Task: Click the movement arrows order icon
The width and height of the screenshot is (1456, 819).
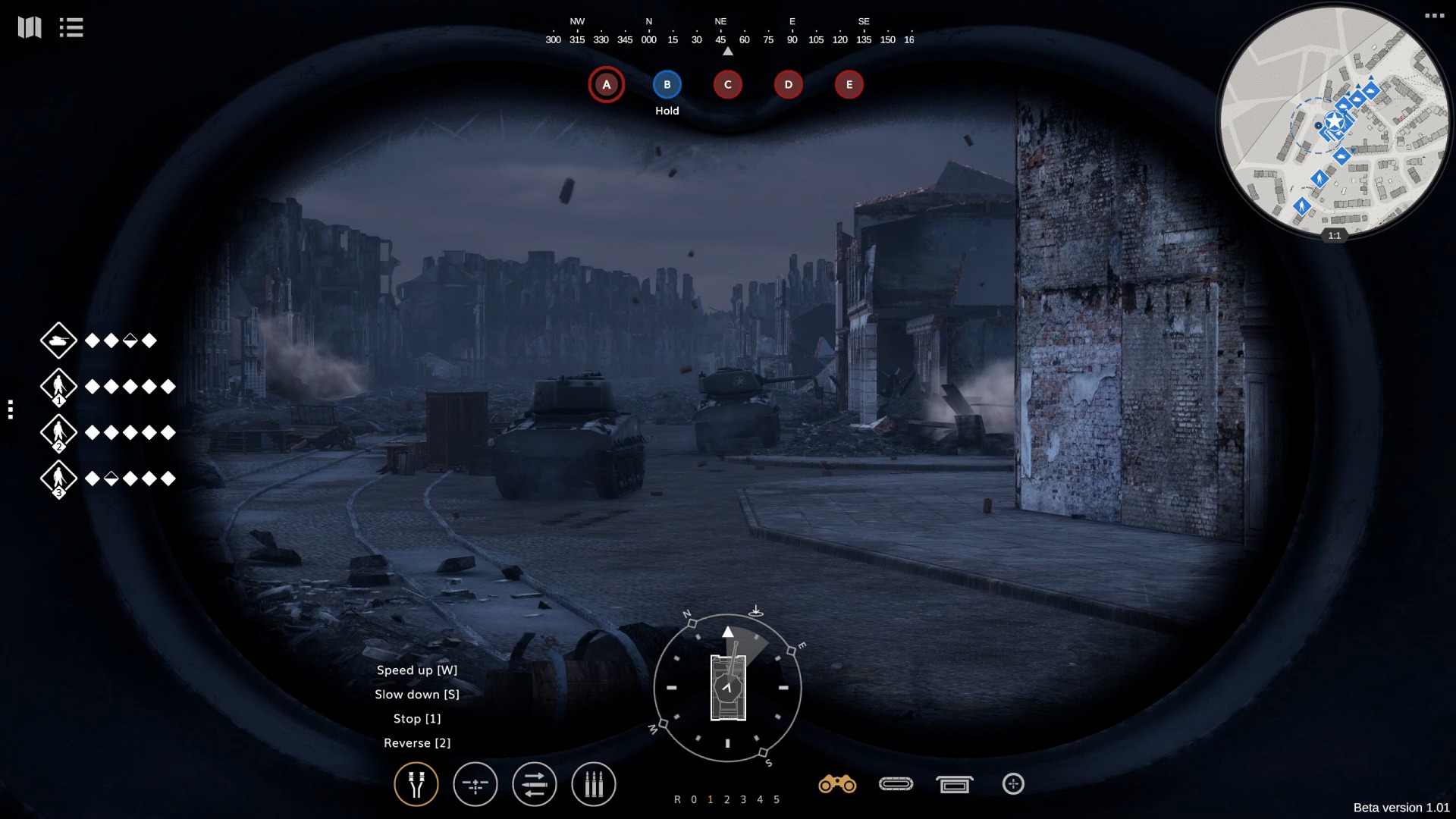Action: click(x=535, y=784)
